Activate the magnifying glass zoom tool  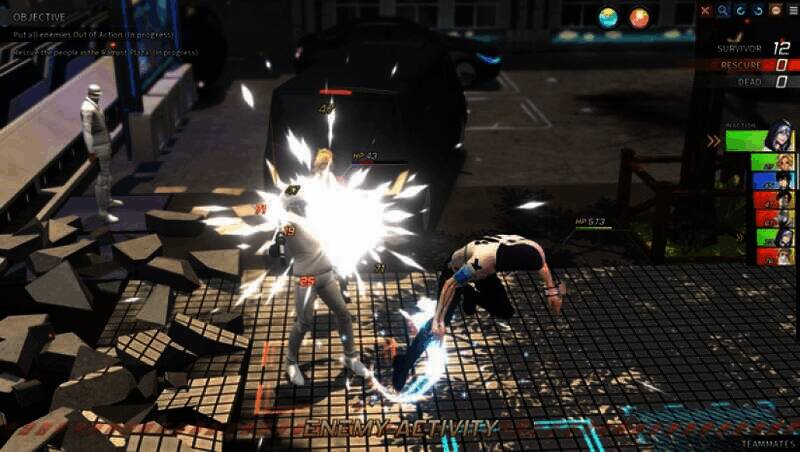coord(723,11)
